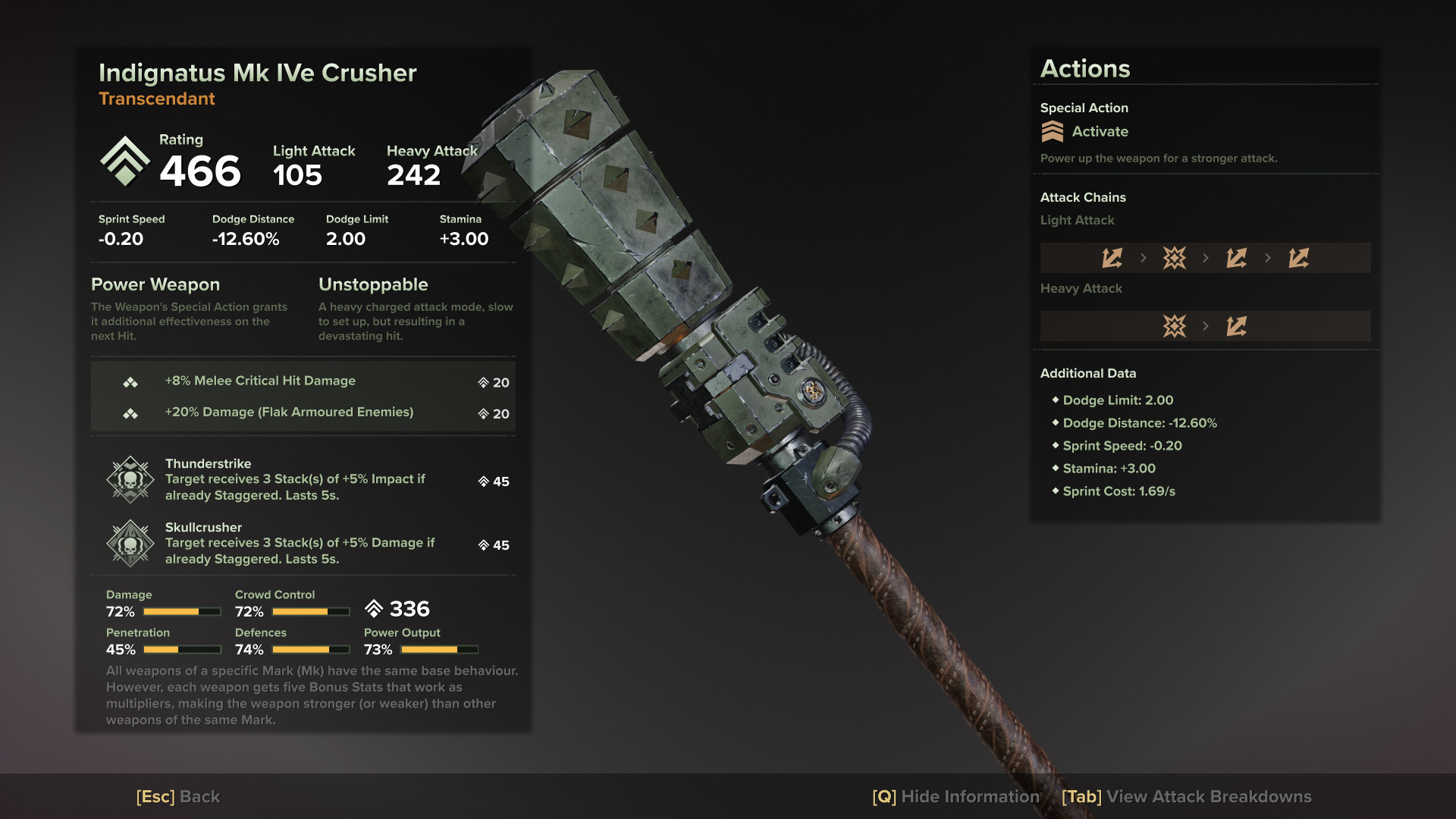Go back with the Esc Back button
The image size is (1456, 819).
tap(178, 796)
